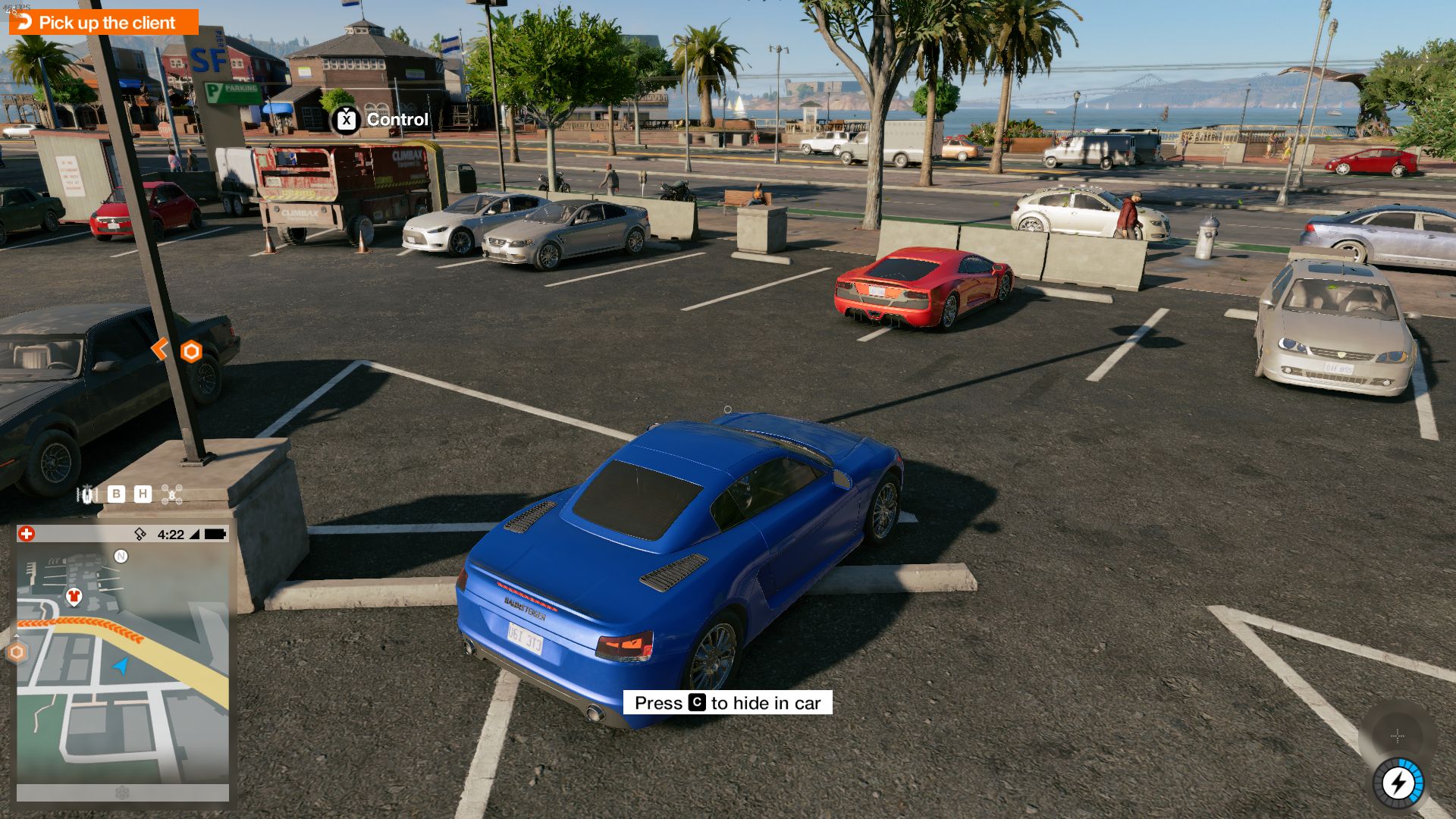The image size is (1456, 819).
Task: Click the phone signal strength icon
Action: (x=195, y=534)
